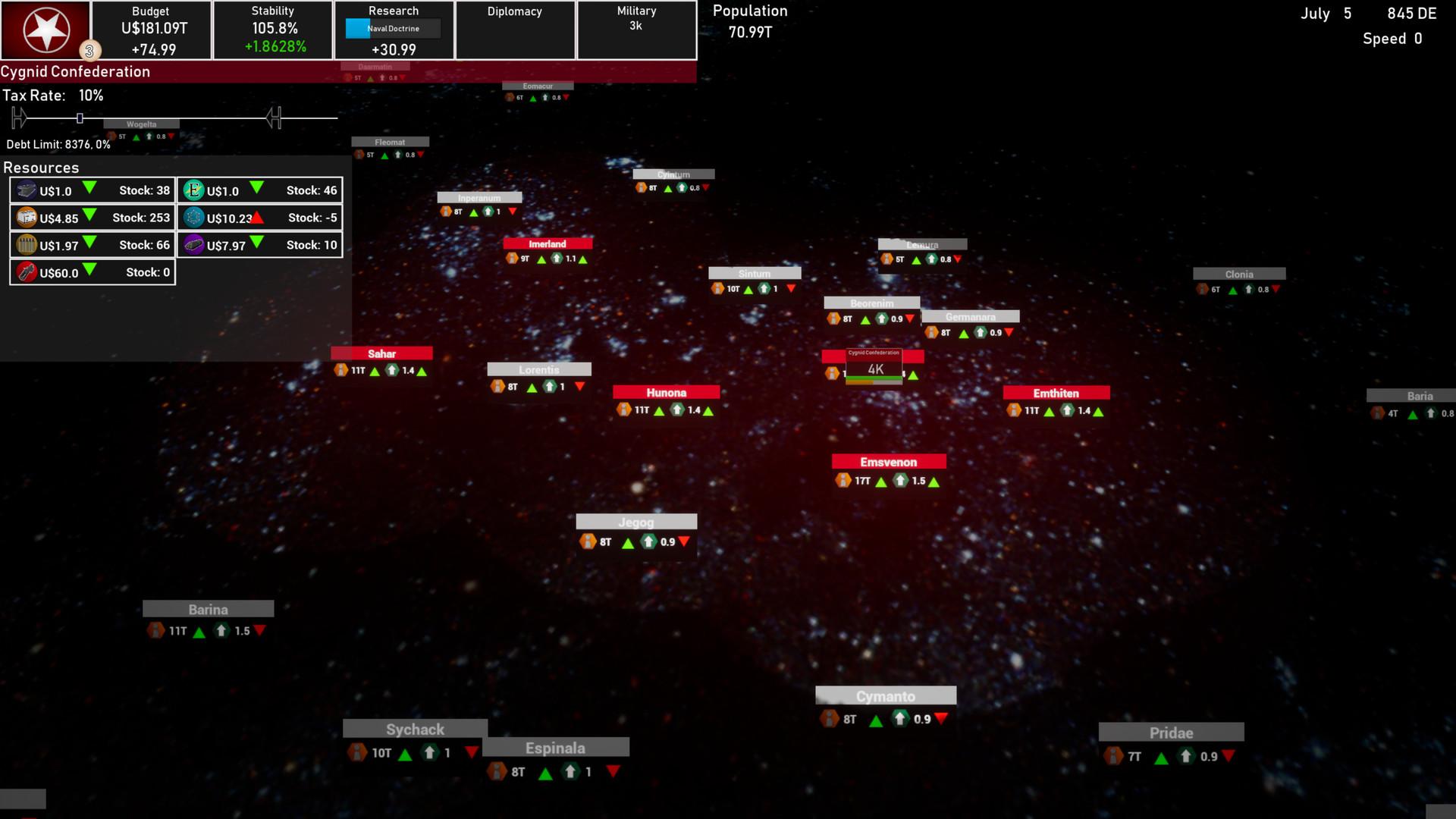
Task: Select the Sahar system label
Action: pos(381,353)
